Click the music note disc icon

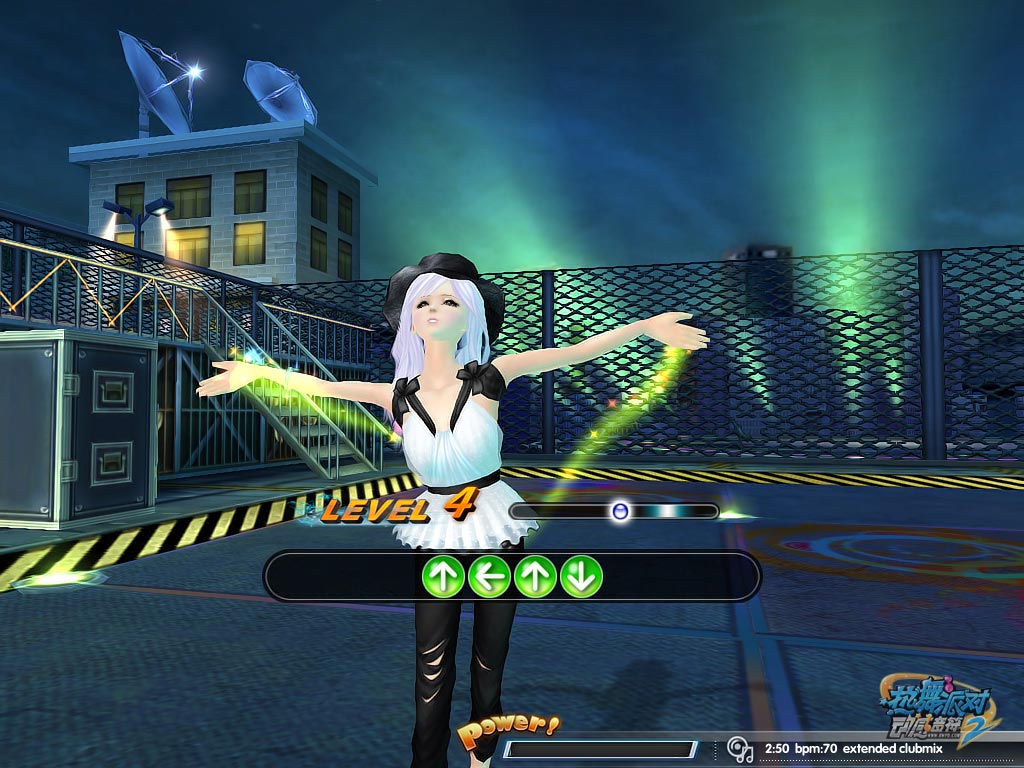740,749
